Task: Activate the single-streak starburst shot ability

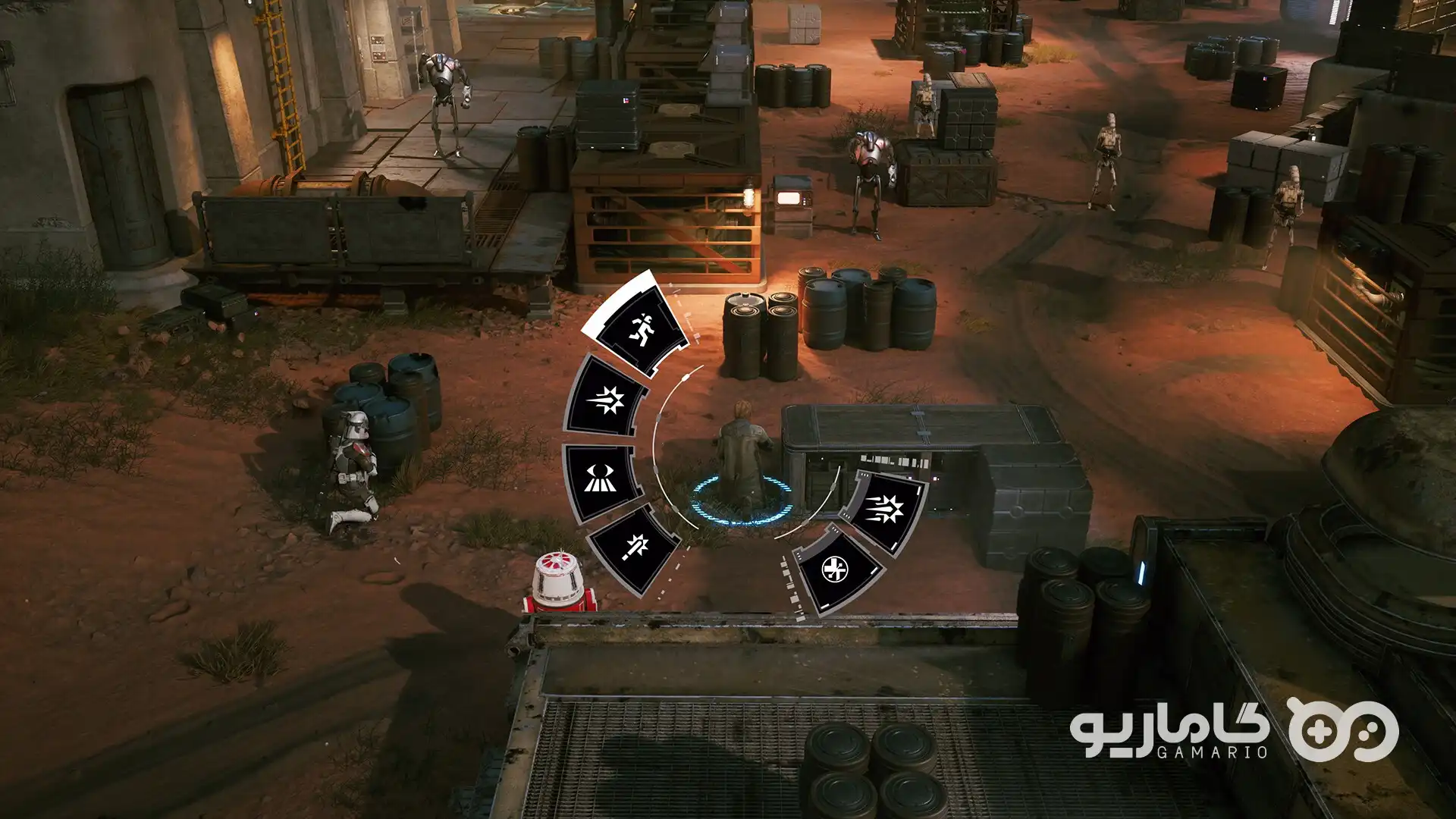Action: [607, 399]
